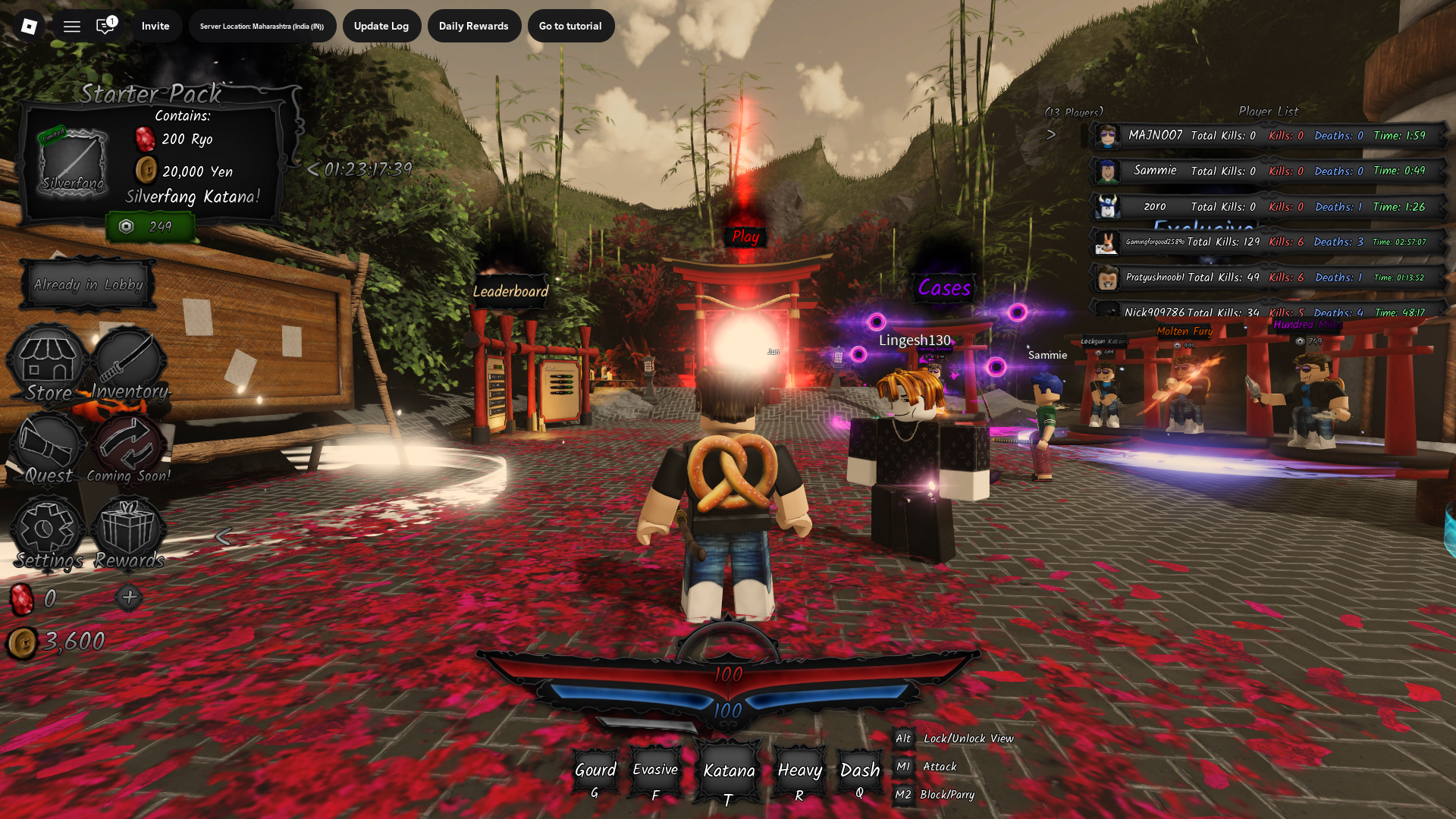Select MAJN007 row in Player List

1266,136
